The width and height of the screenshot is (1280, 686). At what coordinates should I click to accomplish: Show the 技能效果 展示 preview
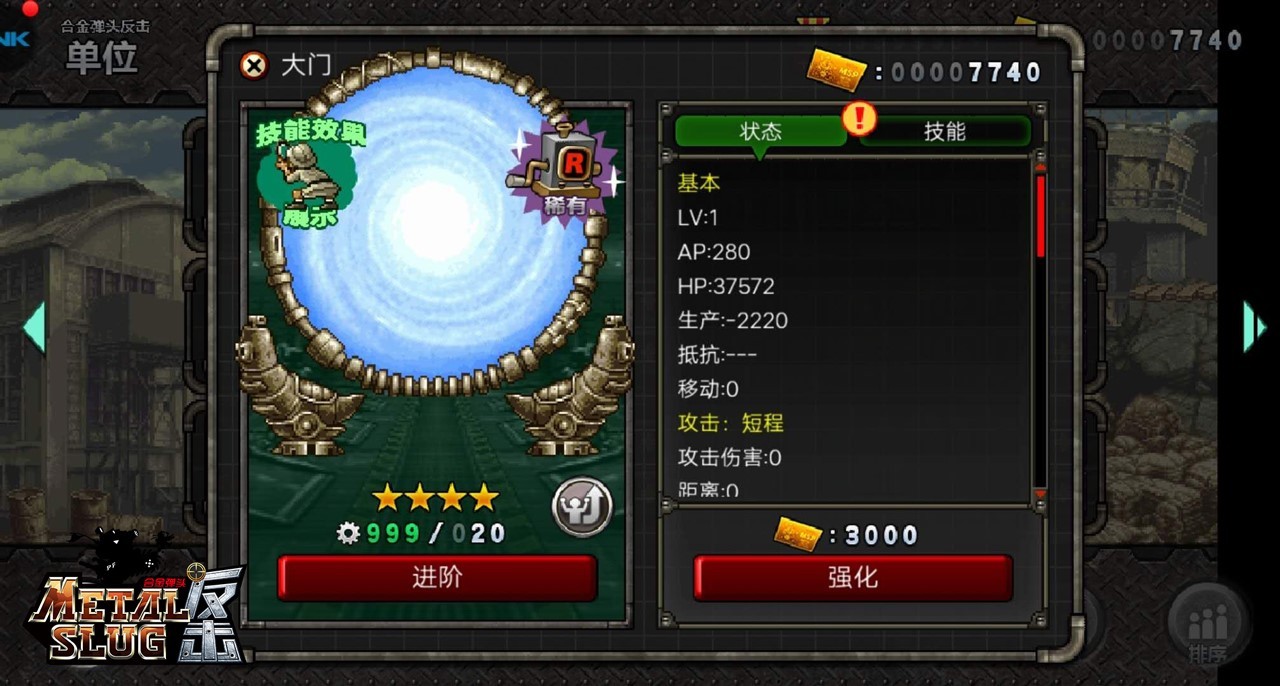307,172
